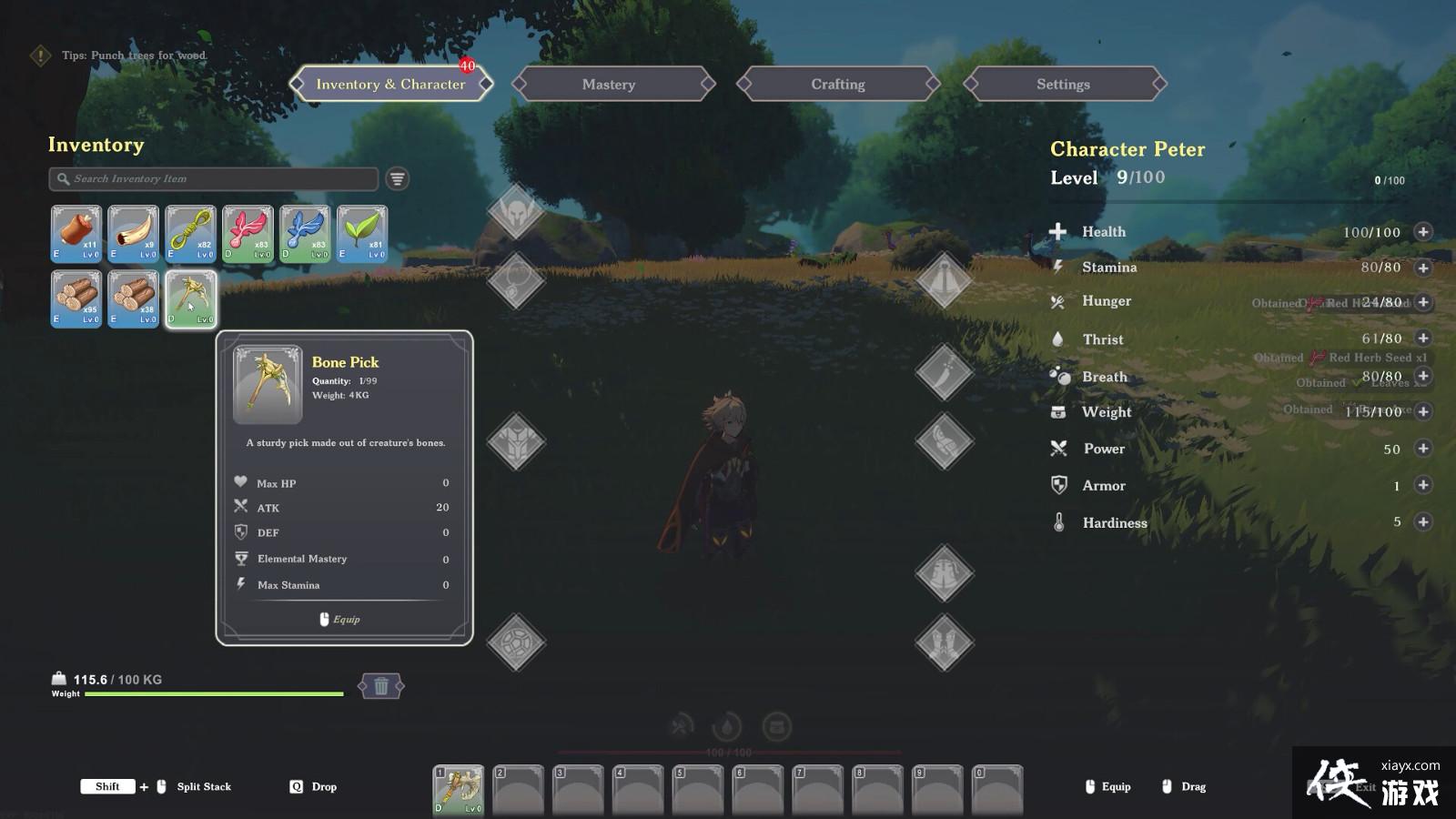Screen dimensions: 1456x819
Task: Click the trash can icon to discard items
Action: tap(381, 686)
